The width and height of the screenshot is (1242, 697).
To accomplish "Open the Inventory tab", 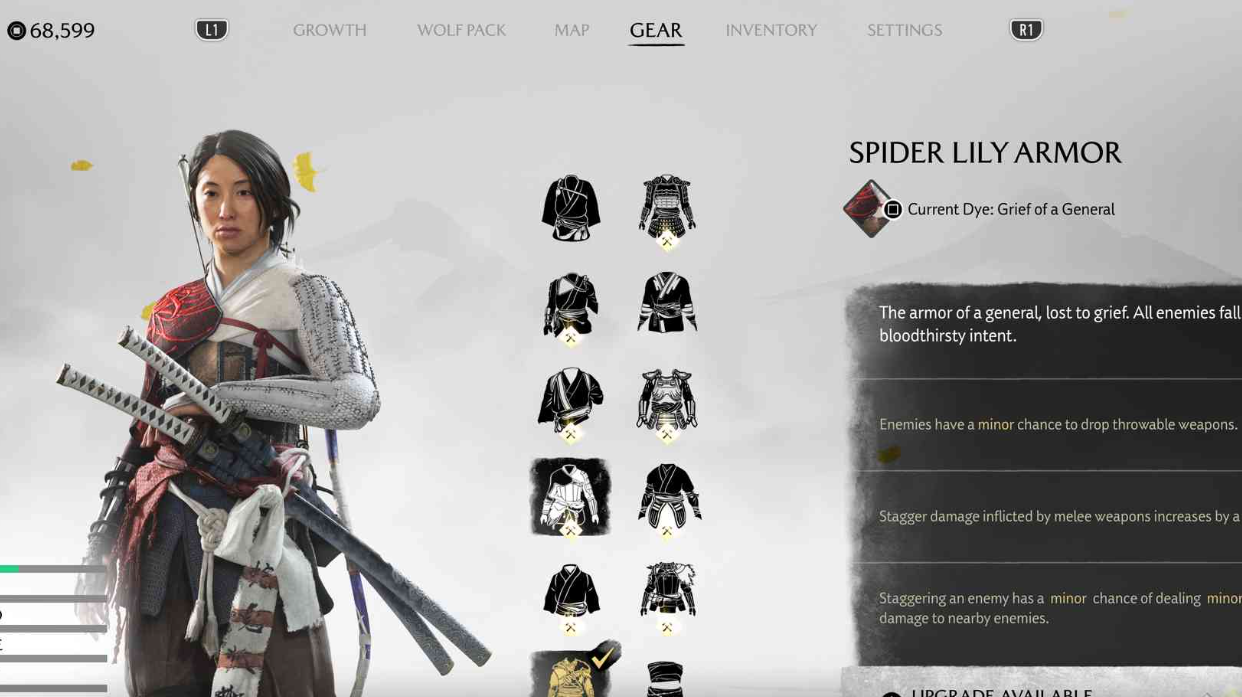I will pos(771,30).
